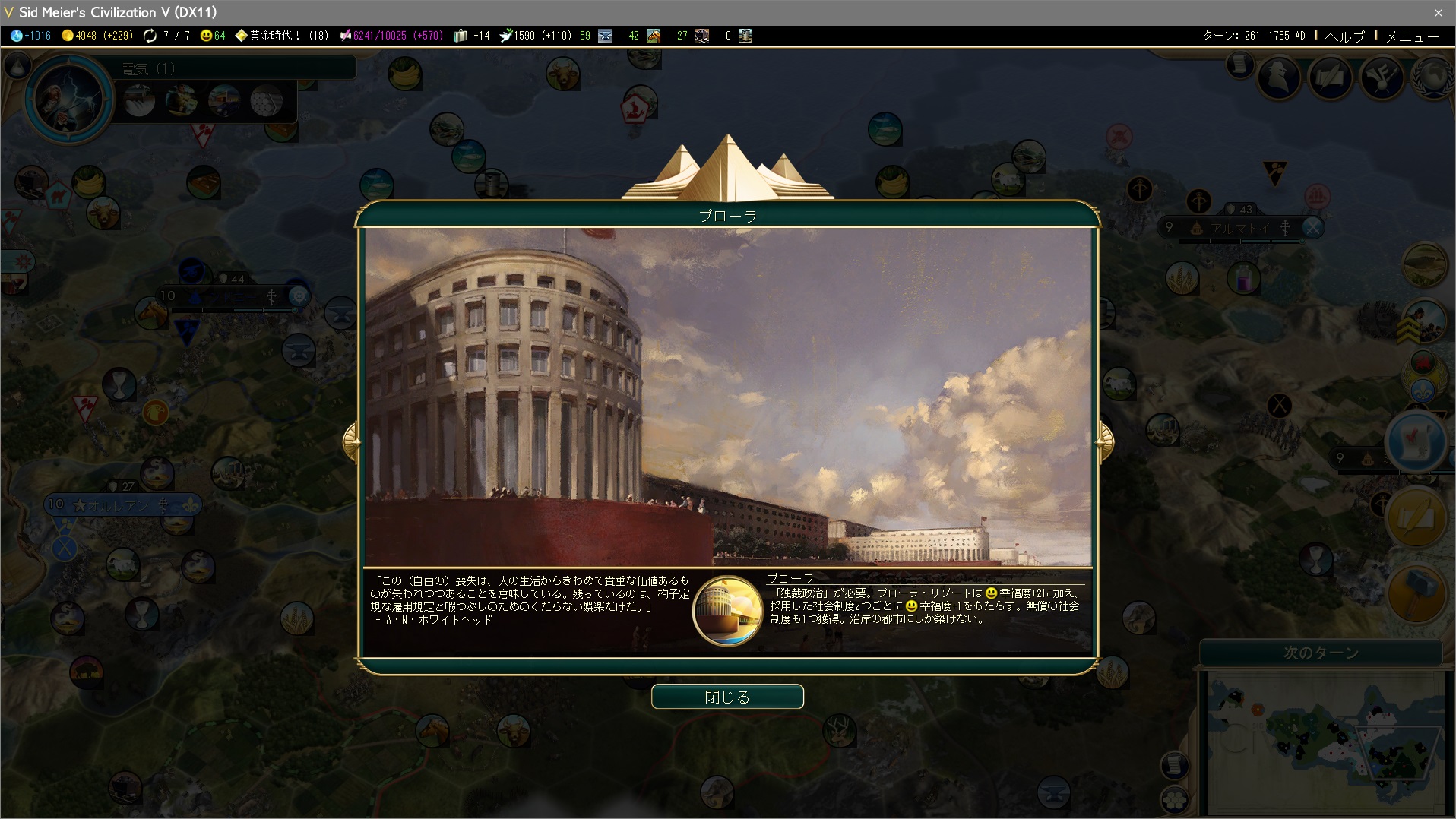Open the espionage spy overview icon
The width and height of the screenshot is (1456, 819).
1279,77
